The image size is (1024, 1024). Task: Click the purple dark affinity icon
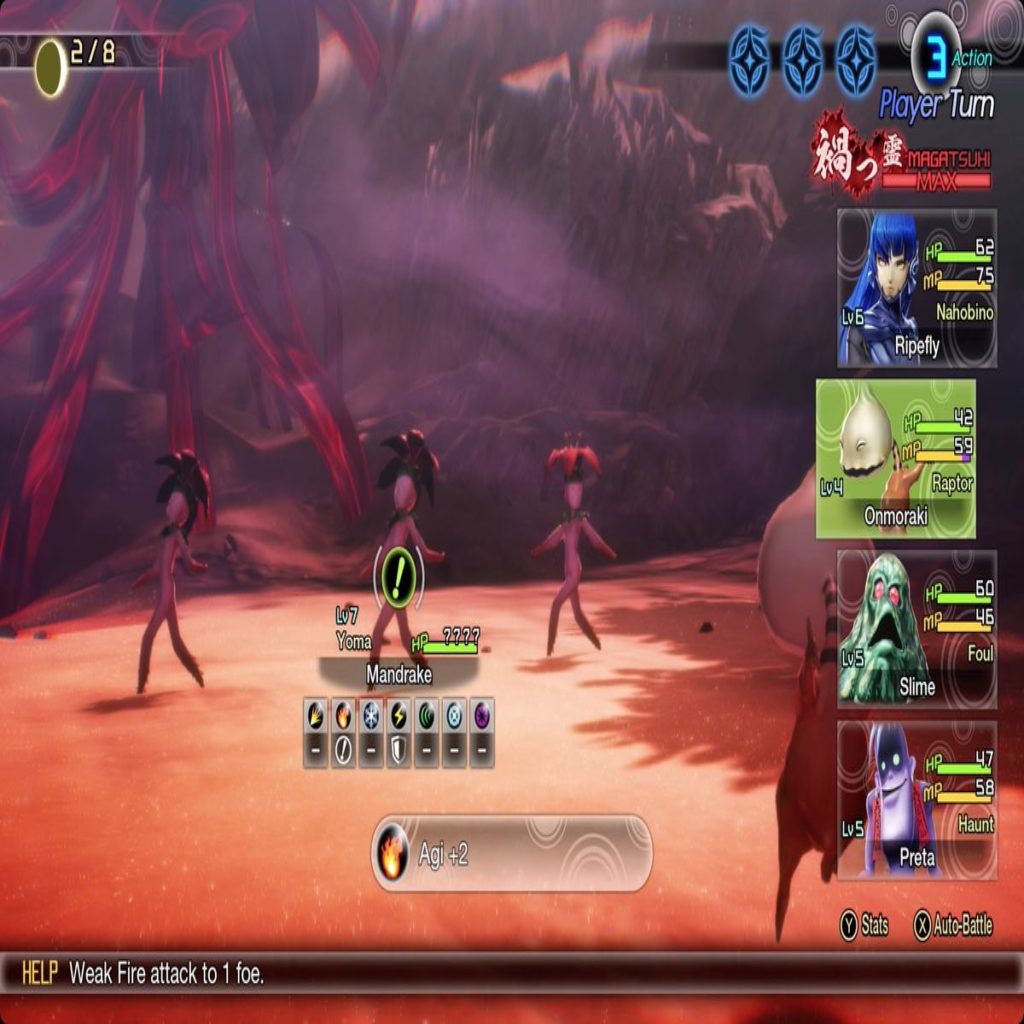(x=482, y=715)
